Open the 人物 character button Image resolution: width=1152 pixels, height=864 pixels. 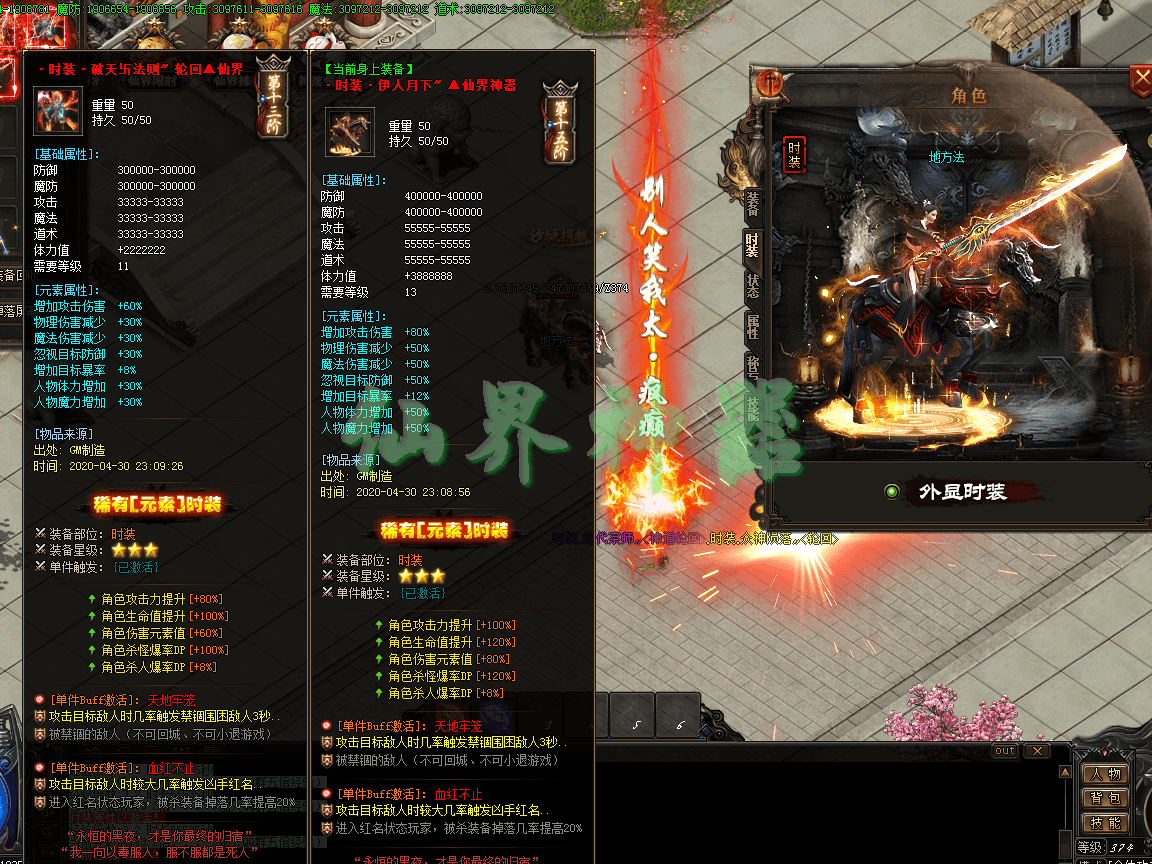pyautogui.click(x=1105, y=774)
